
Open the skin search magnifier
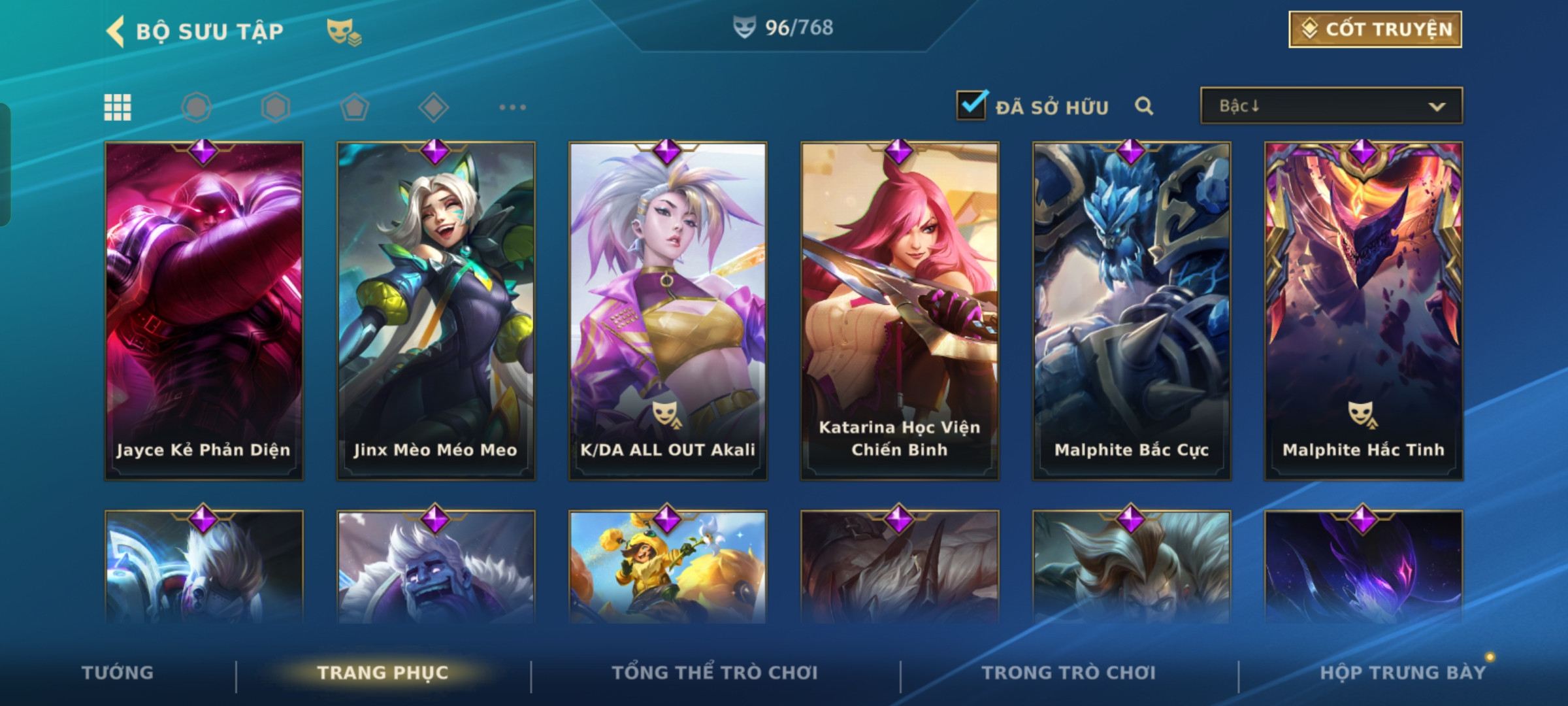coord(1143,106)
